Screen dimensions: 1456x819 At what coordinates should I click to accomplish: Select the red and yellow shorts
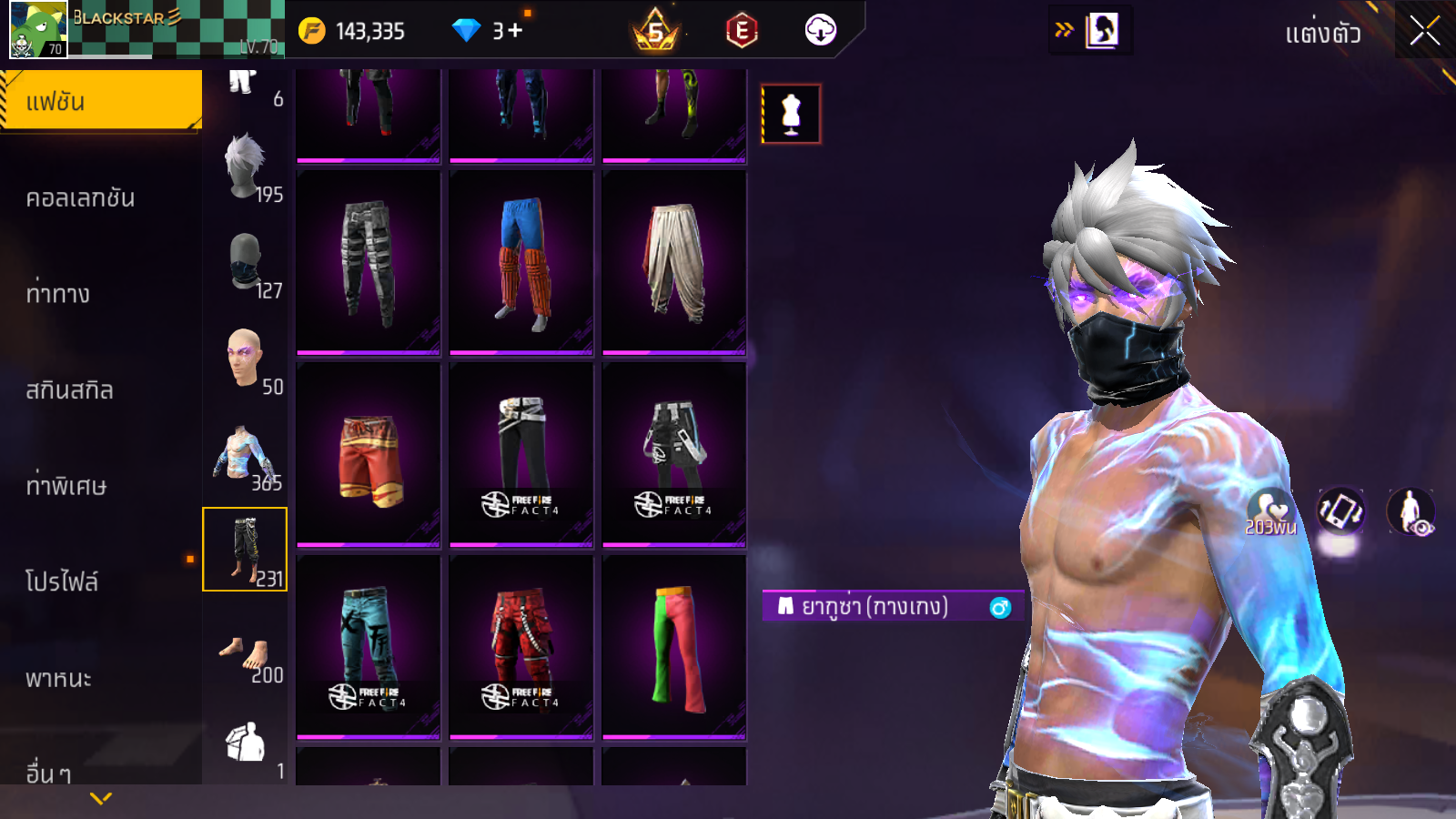click(369, 455)
